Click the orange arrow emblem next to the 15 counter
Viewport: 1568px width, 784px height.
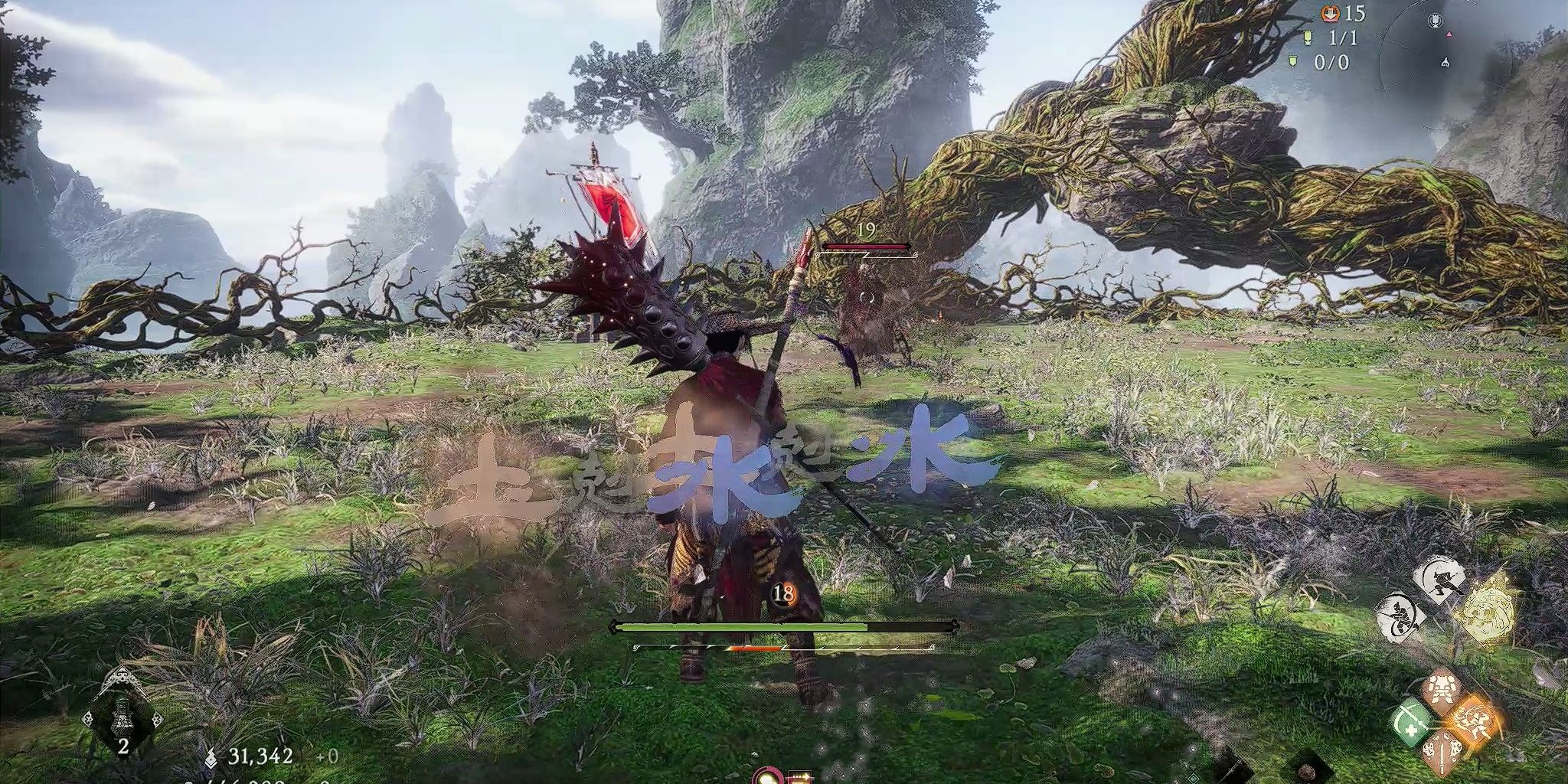click(1331, 14)
